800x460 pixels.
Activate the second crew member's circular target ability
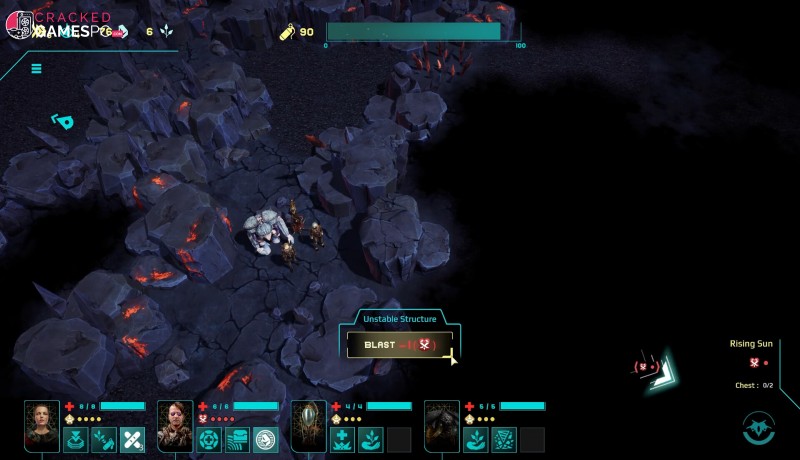(209, 439)
